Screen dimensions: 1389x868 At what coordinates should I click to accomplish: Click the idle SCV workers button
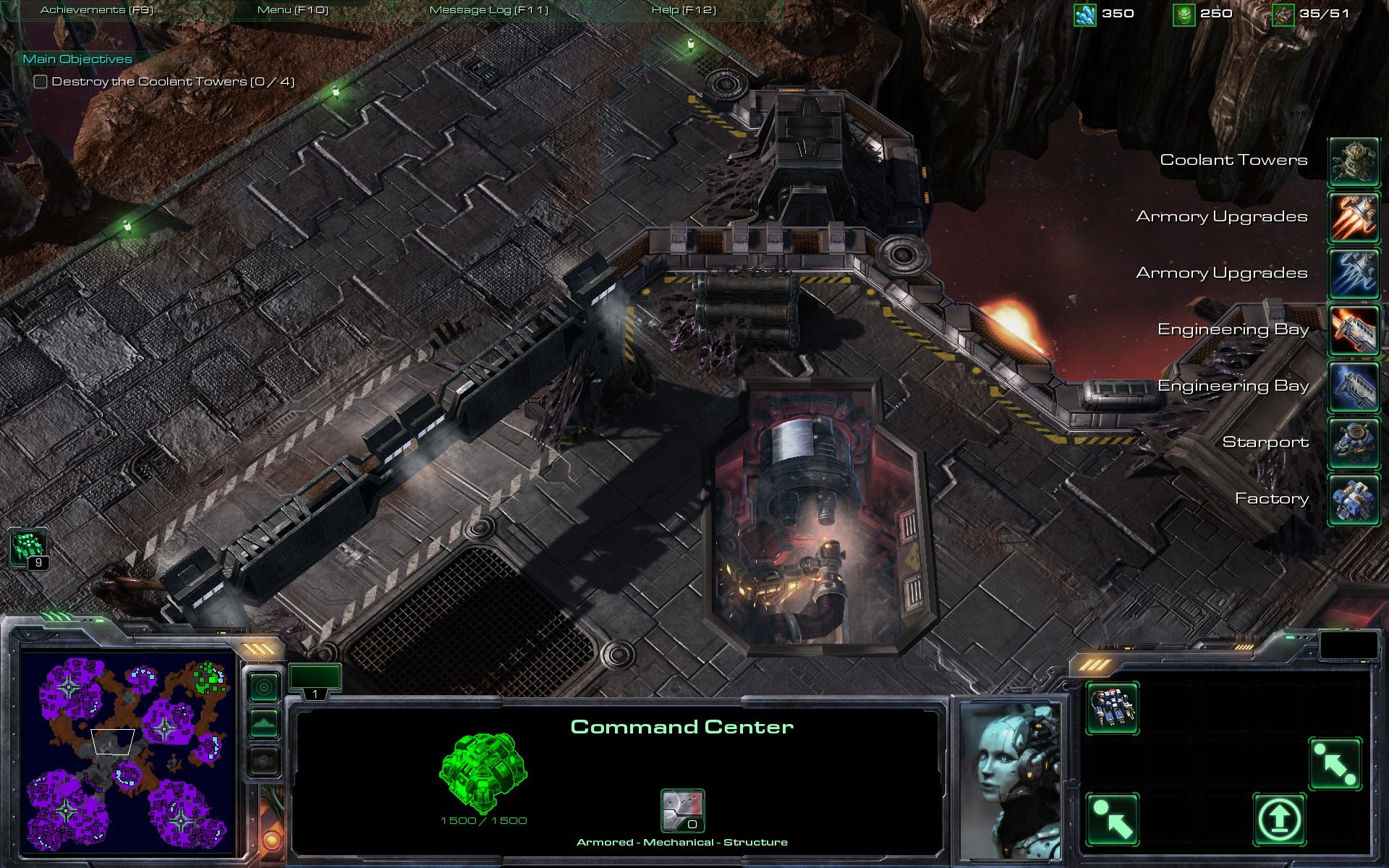(x=29, y=548)
